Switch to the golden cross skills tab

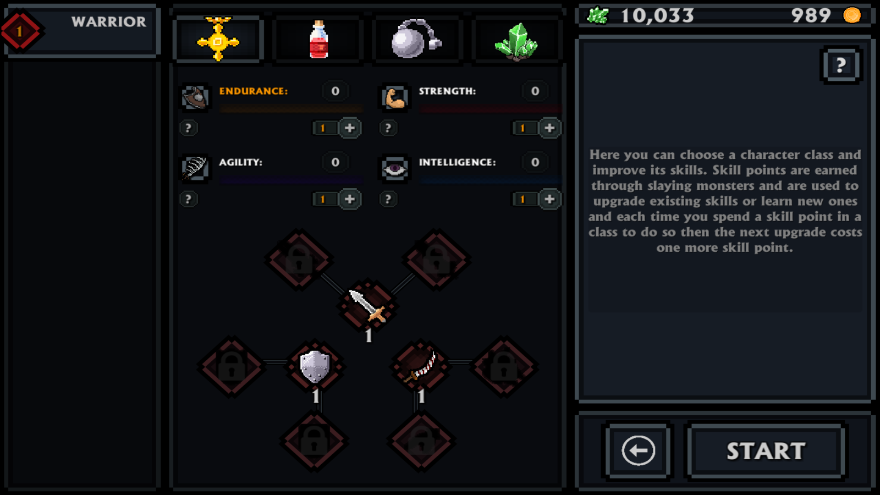(218, 40)
